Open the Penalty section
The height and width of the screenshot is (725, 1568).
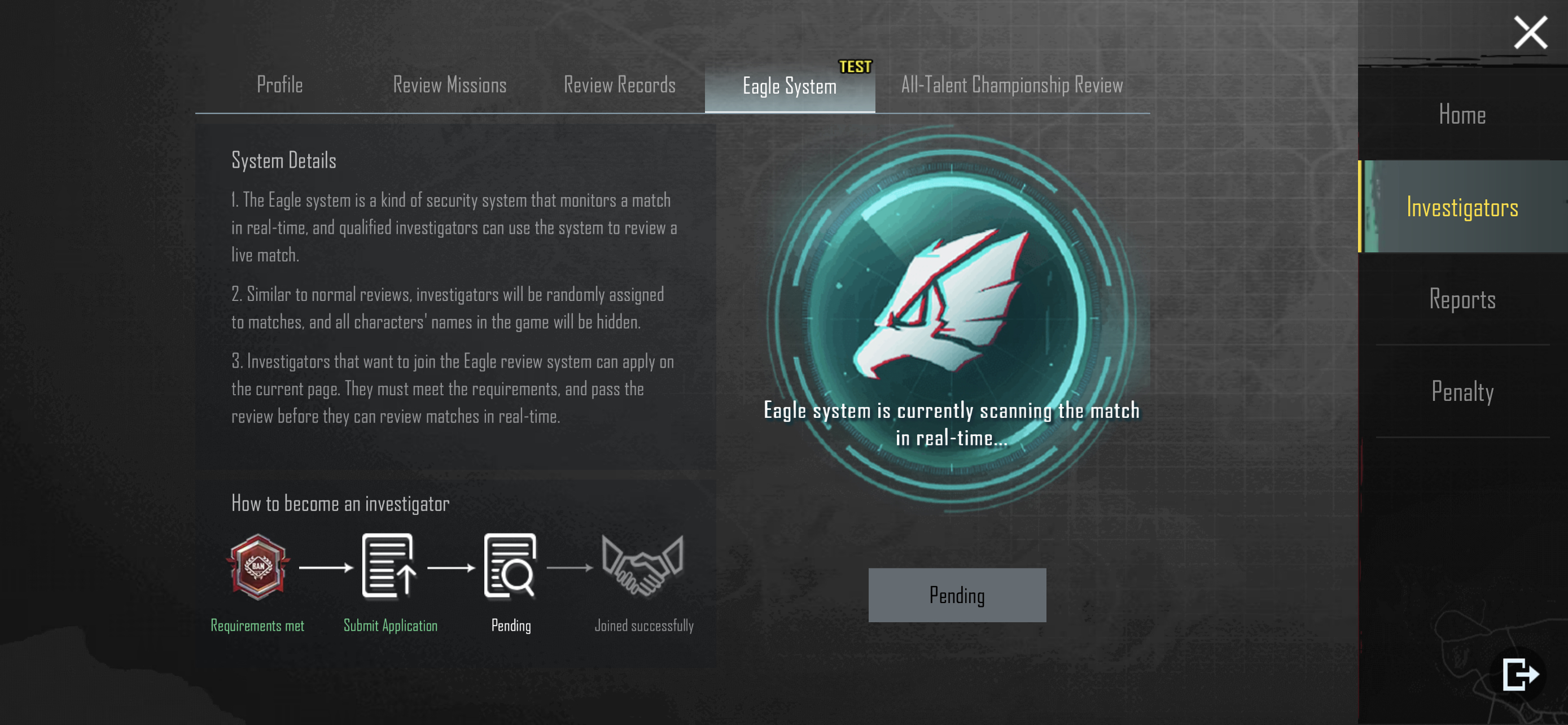(1462, 391)
